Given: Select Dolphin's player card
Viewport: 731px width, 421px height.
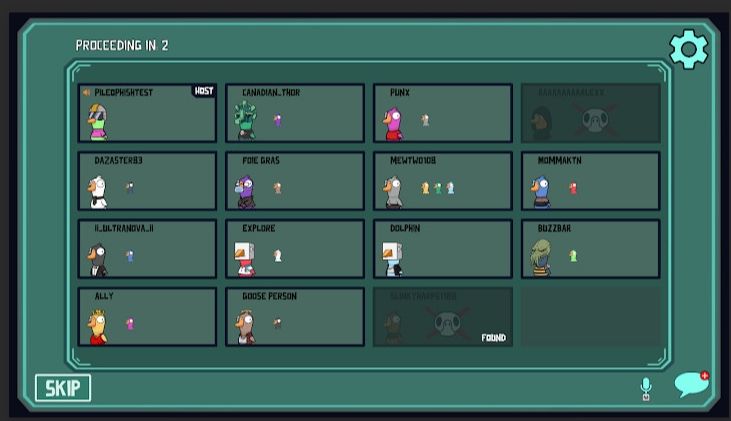Looking at the screenshot, I should coord(443,249).
